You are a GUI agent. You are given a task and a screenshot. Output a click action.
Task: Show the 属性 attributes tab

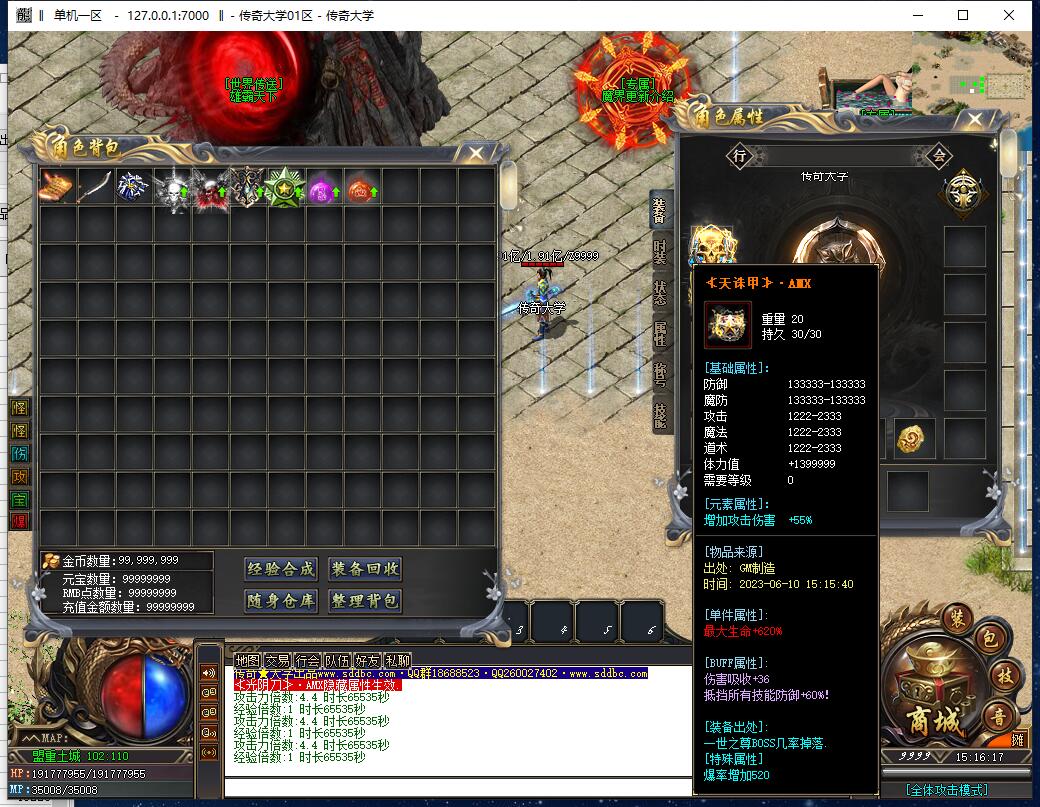pos(660,334)
